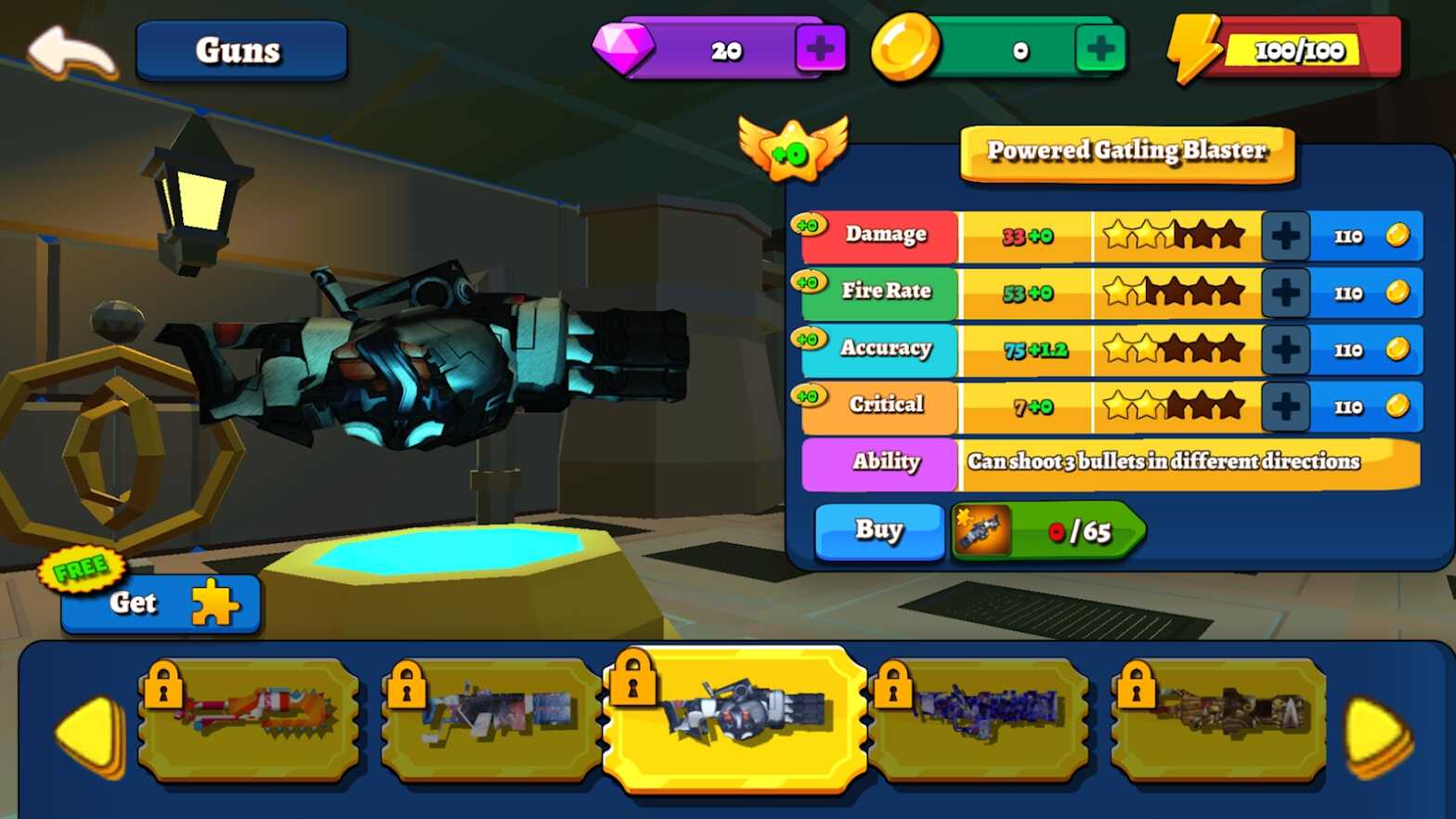Viewport: 1456px width, 819px height.
Task: Pick the locked purple gun
Action: [979, 718]
